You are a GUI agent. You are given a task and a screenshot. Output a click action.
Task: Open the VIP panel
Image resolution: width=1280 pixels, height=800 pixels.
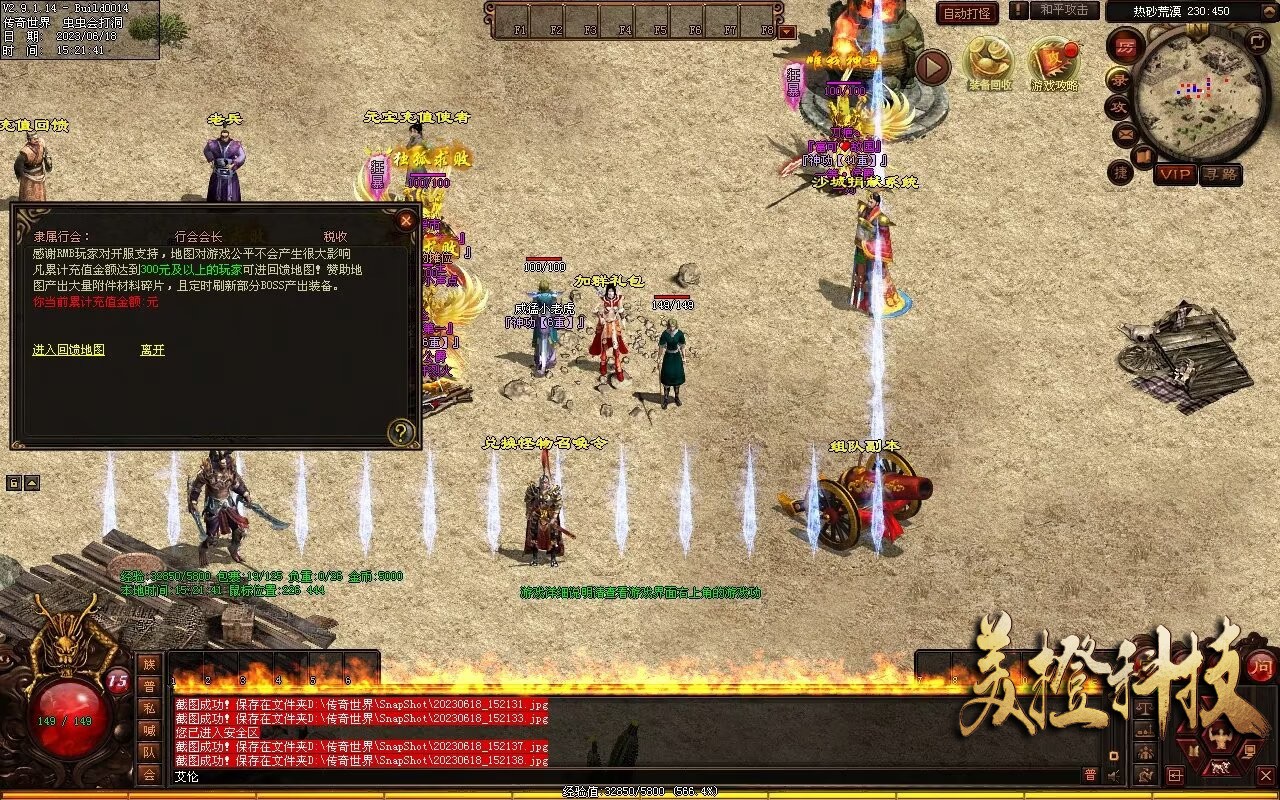pyautogui.click(x=1175, y=174)
